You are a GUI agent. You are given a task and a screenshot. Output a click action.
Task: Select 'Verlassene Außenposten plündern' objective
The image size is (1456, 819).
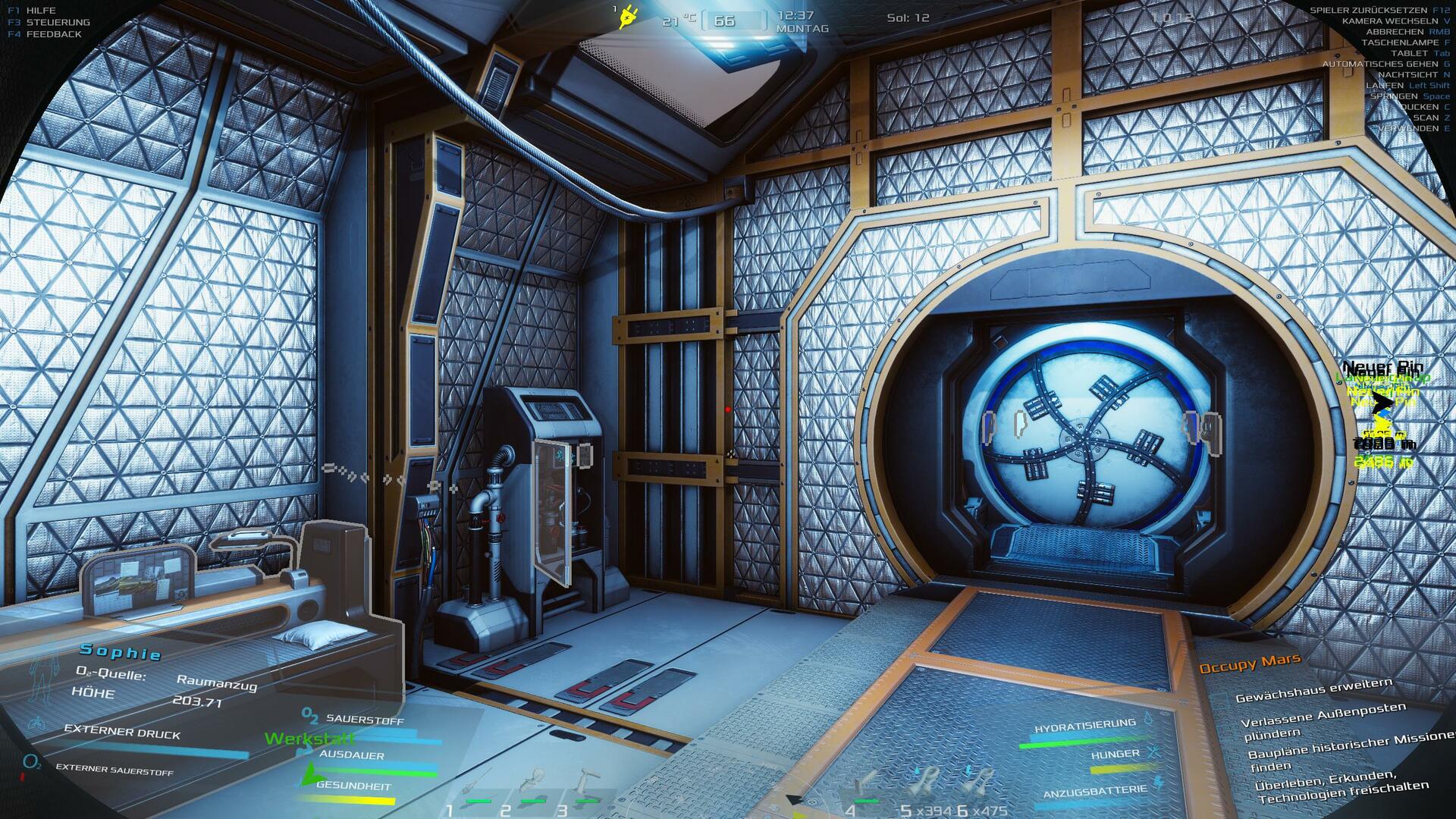pos(1323,721)
